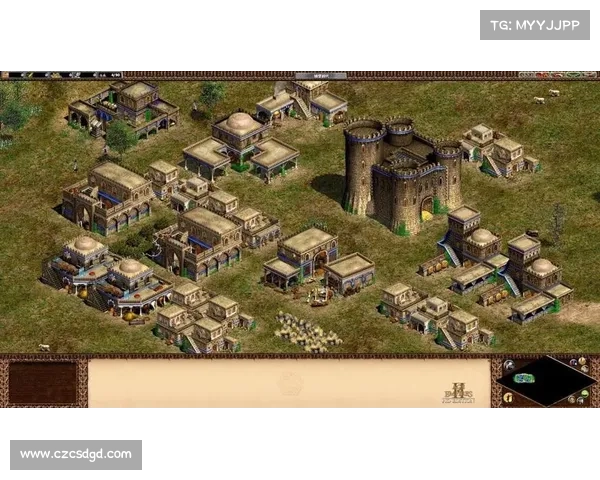Click the green orb minimap mode button
Screen dimensions: 600x480
585,393
